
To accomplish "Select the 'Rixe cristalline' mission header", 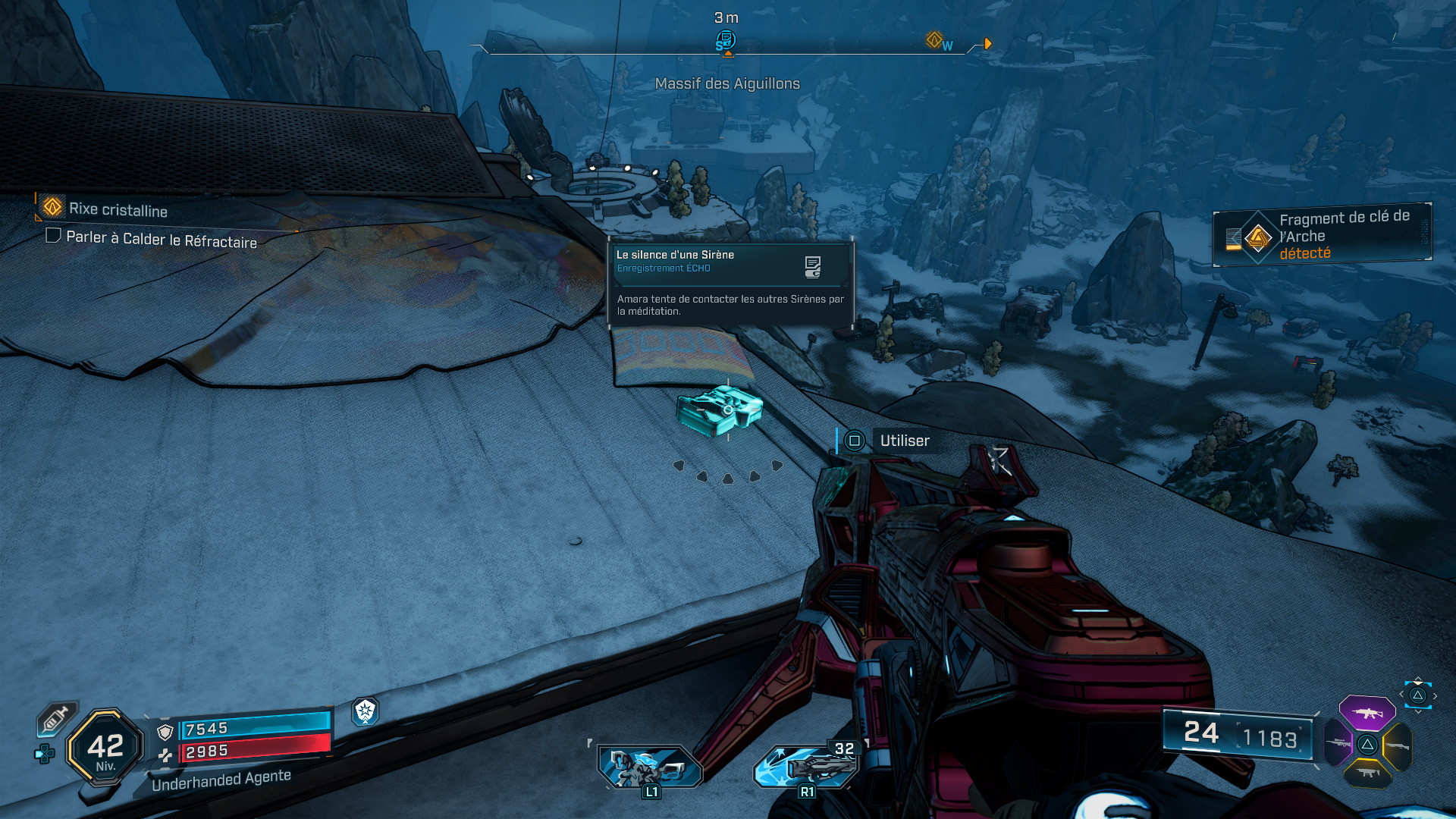I will (x=118, y=210).
